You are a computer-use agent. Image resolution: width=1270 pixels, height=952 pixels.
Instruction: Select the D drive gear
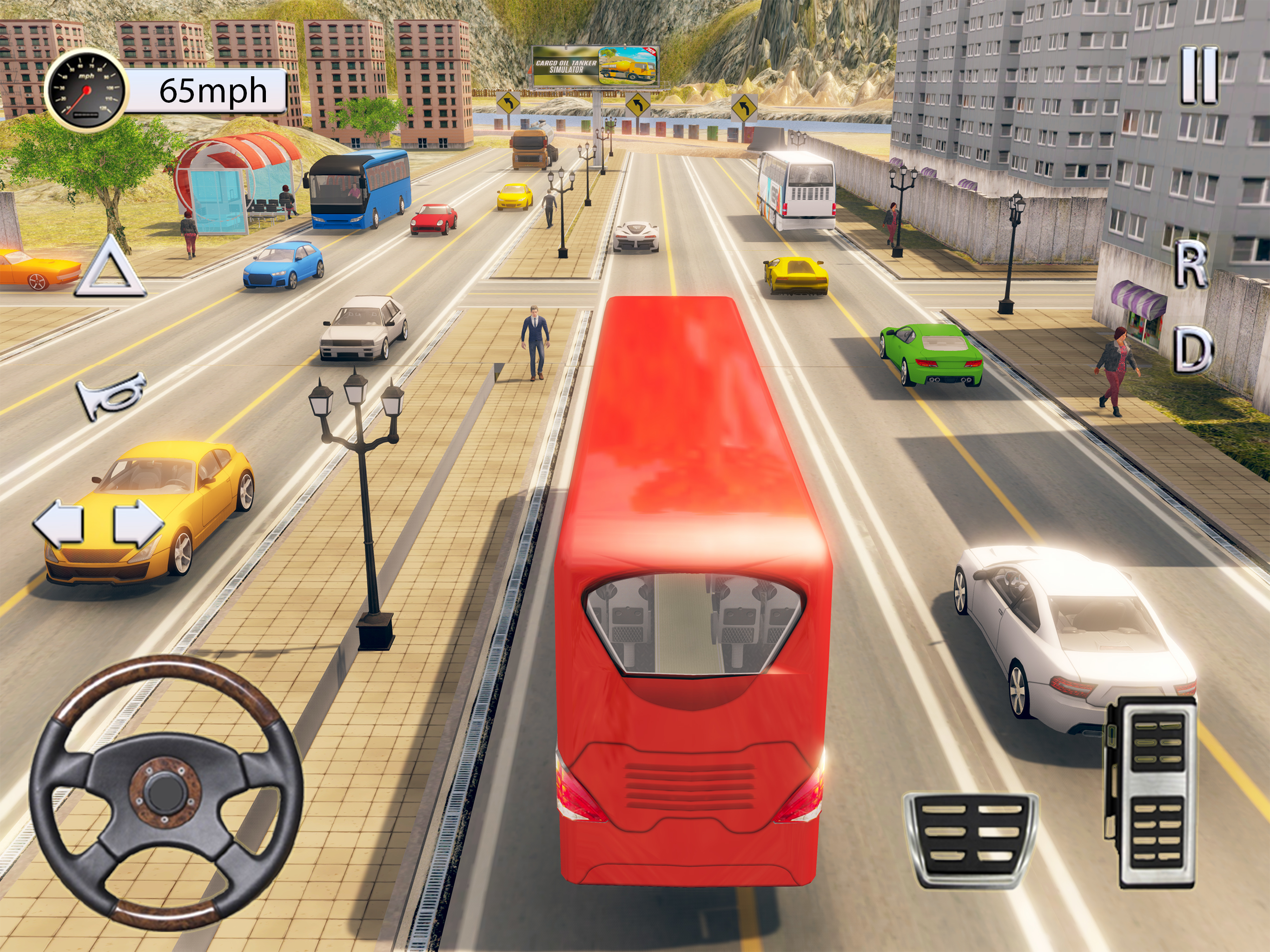tap(1192, 349)
